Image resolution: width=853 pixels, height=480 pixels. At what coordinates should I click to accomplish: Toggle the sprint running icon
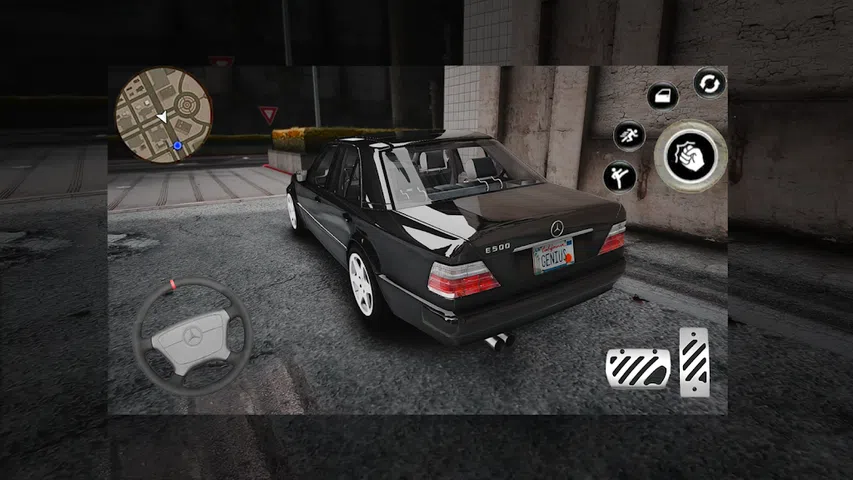coord(629,135)
